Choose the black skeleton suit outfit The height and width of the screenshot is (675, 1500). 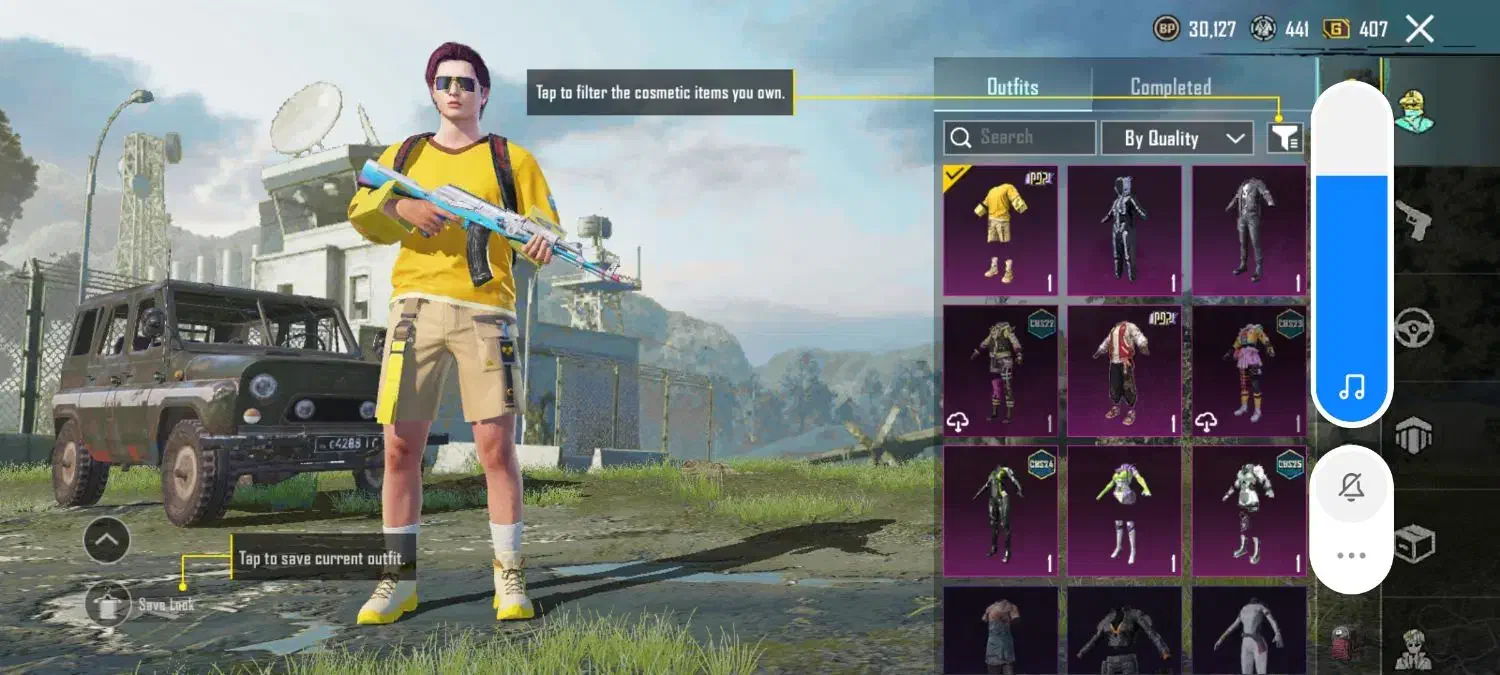[x=1124, y=231]
